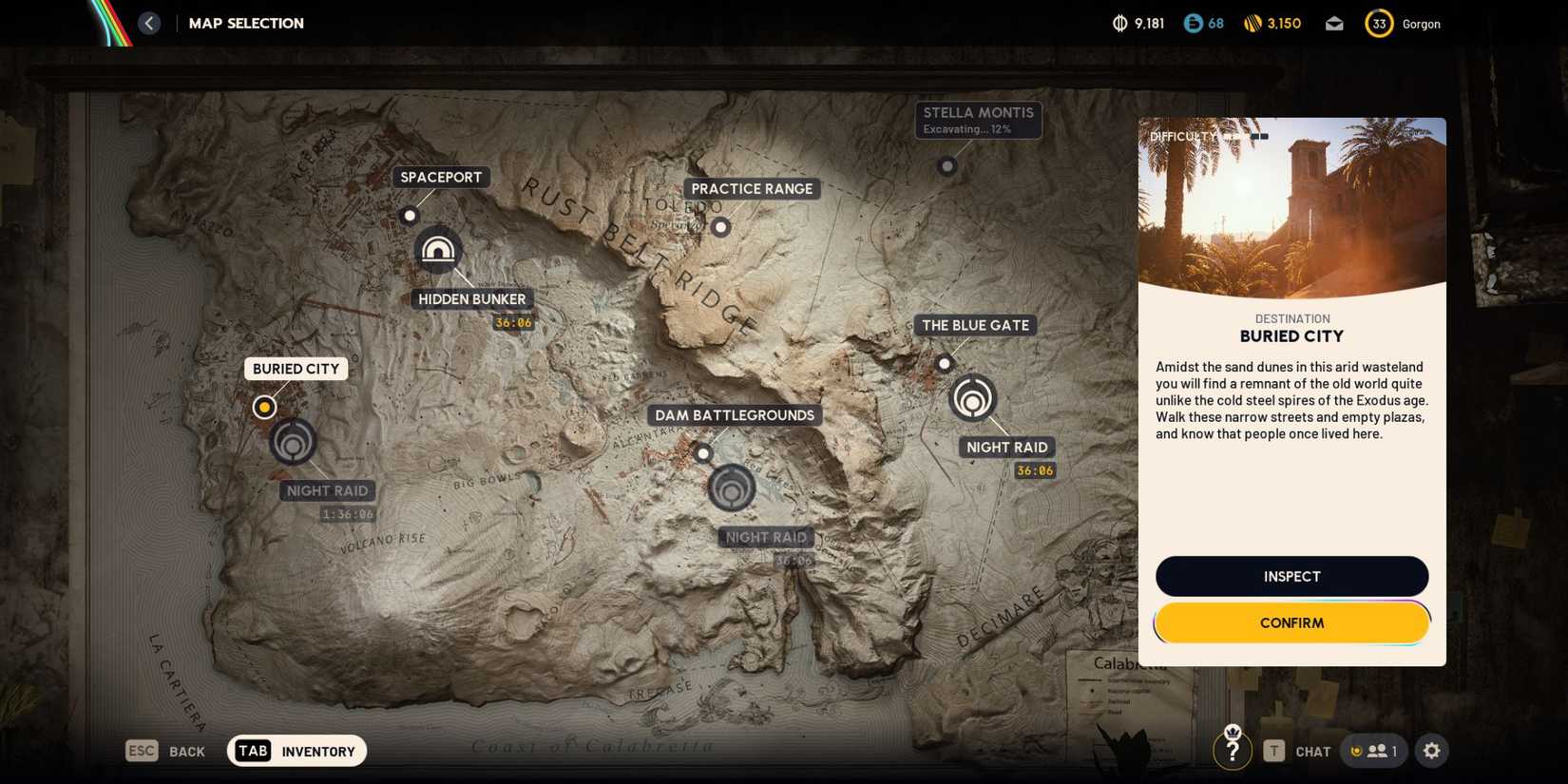Open the Gorgon level 33 profile badge
This screenshot has height=784, width=1568.
click(1379, 23)
